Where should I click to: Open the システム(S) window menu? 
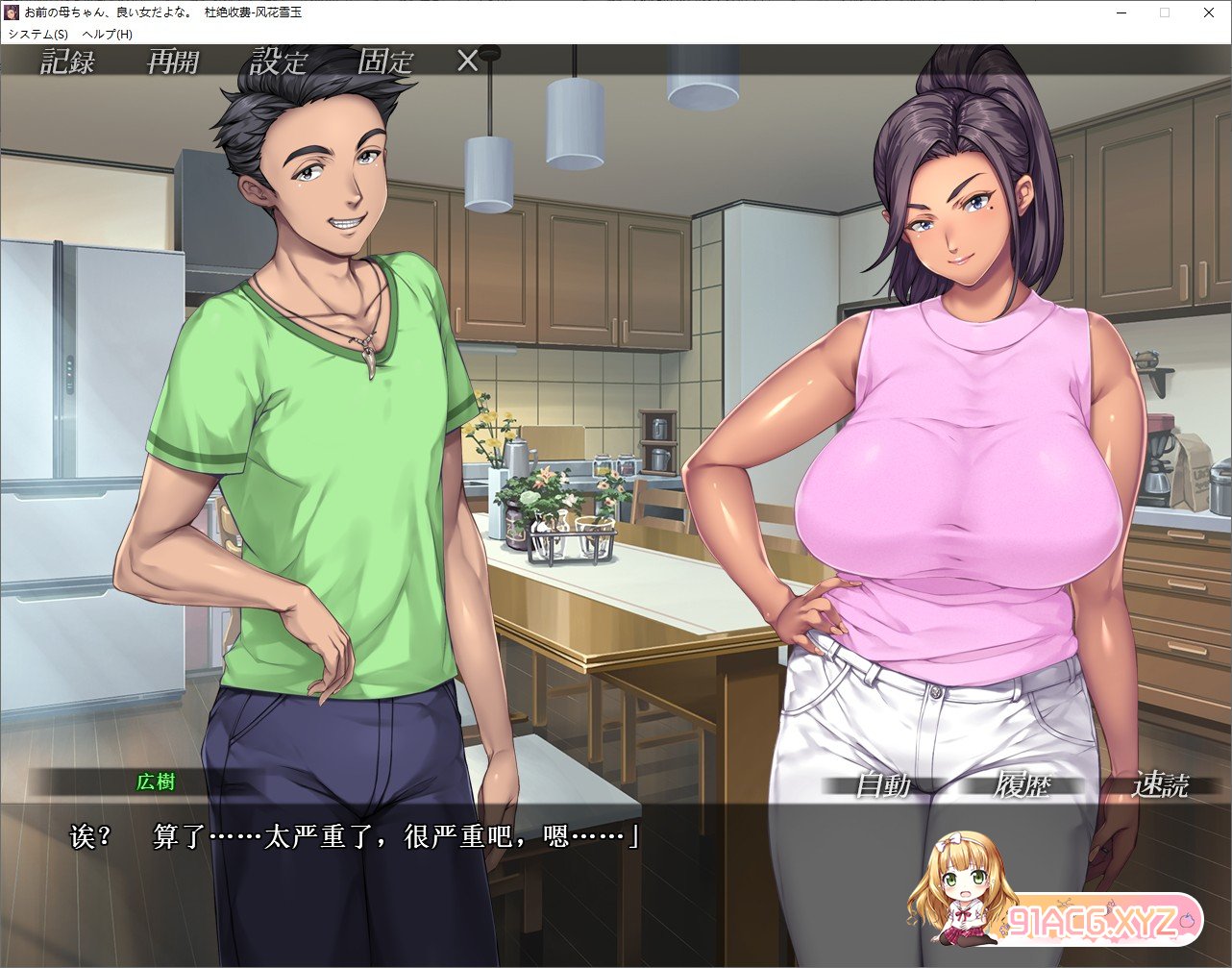38,34
